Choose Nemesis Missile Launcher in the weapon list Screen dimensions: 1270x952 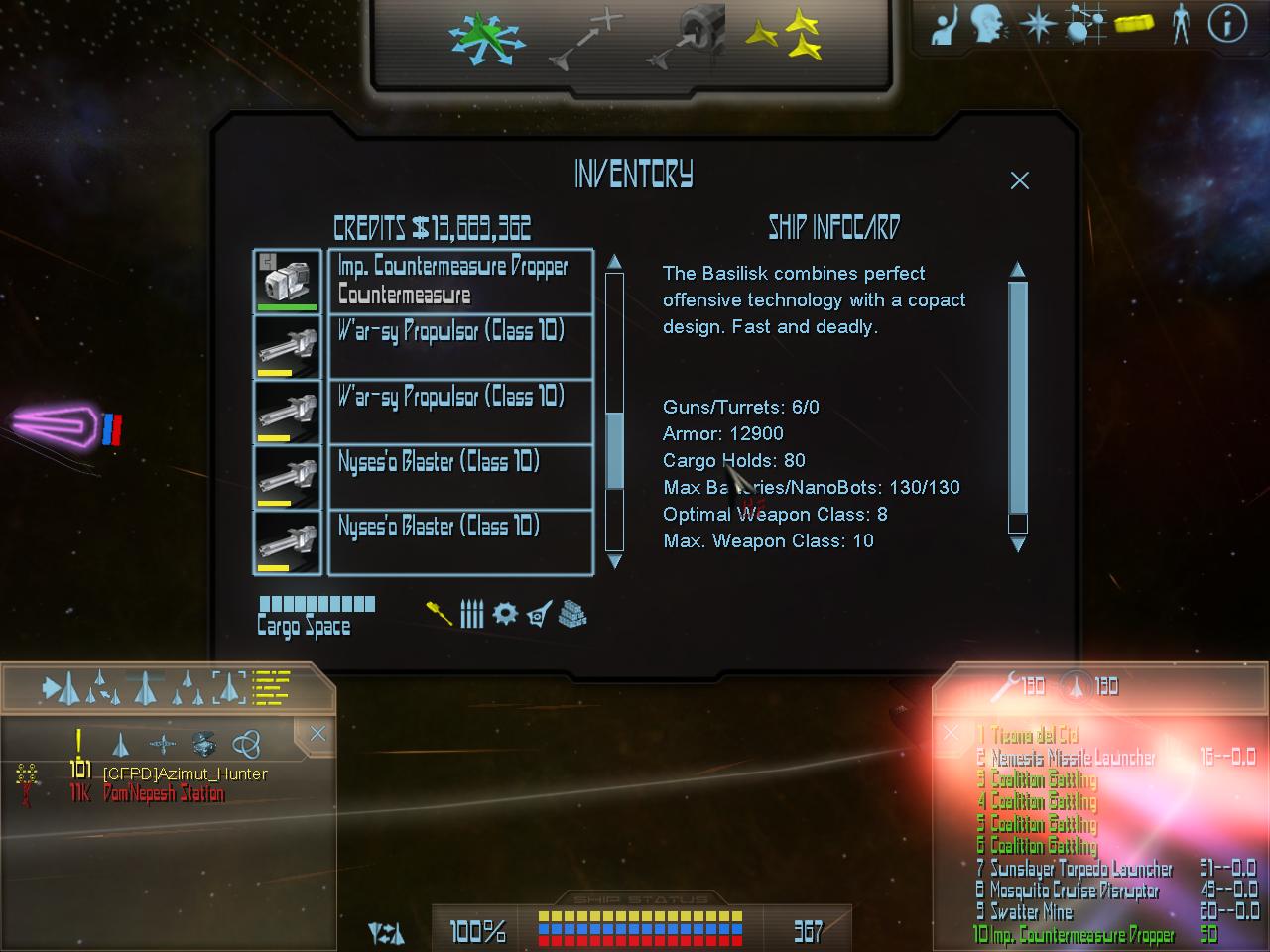pos(1074,758)
